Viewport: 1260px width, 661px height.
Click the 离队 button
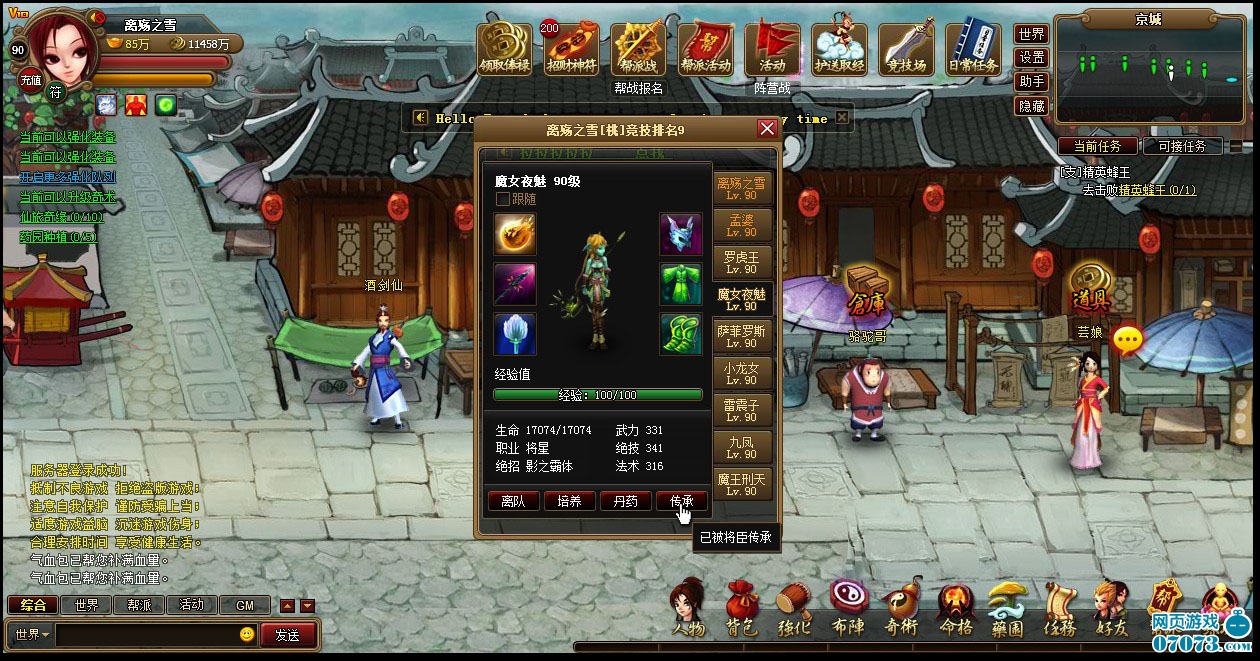(513, 501)
